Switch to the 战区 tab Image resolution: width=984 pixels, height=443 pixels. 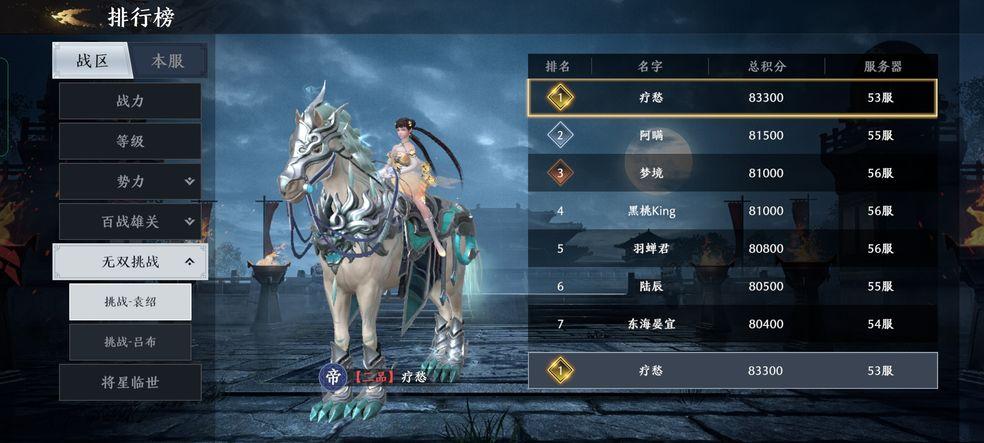coord(92,61)
